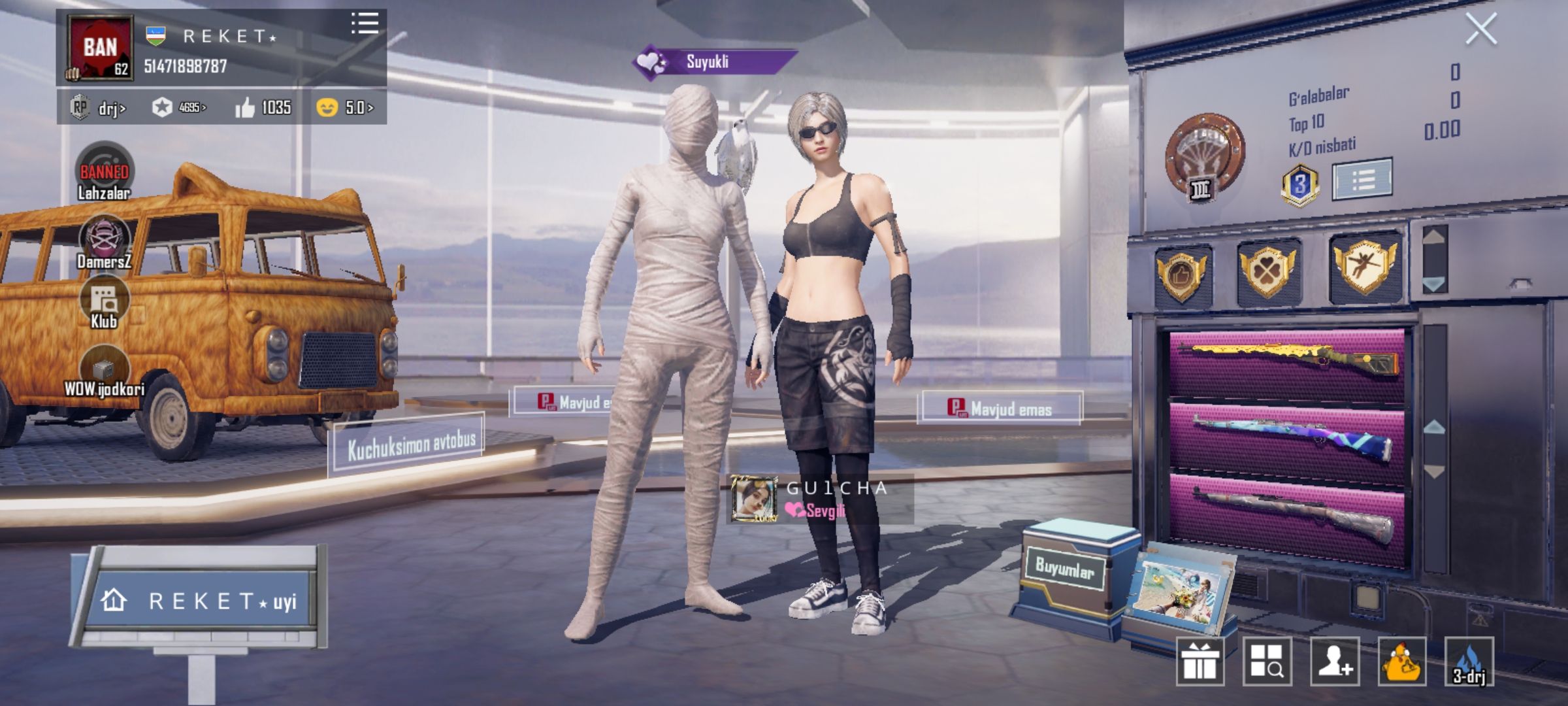Show the RP drj rank details
The height and width of the screenshot is (706, 1568).
pos(98,107)
